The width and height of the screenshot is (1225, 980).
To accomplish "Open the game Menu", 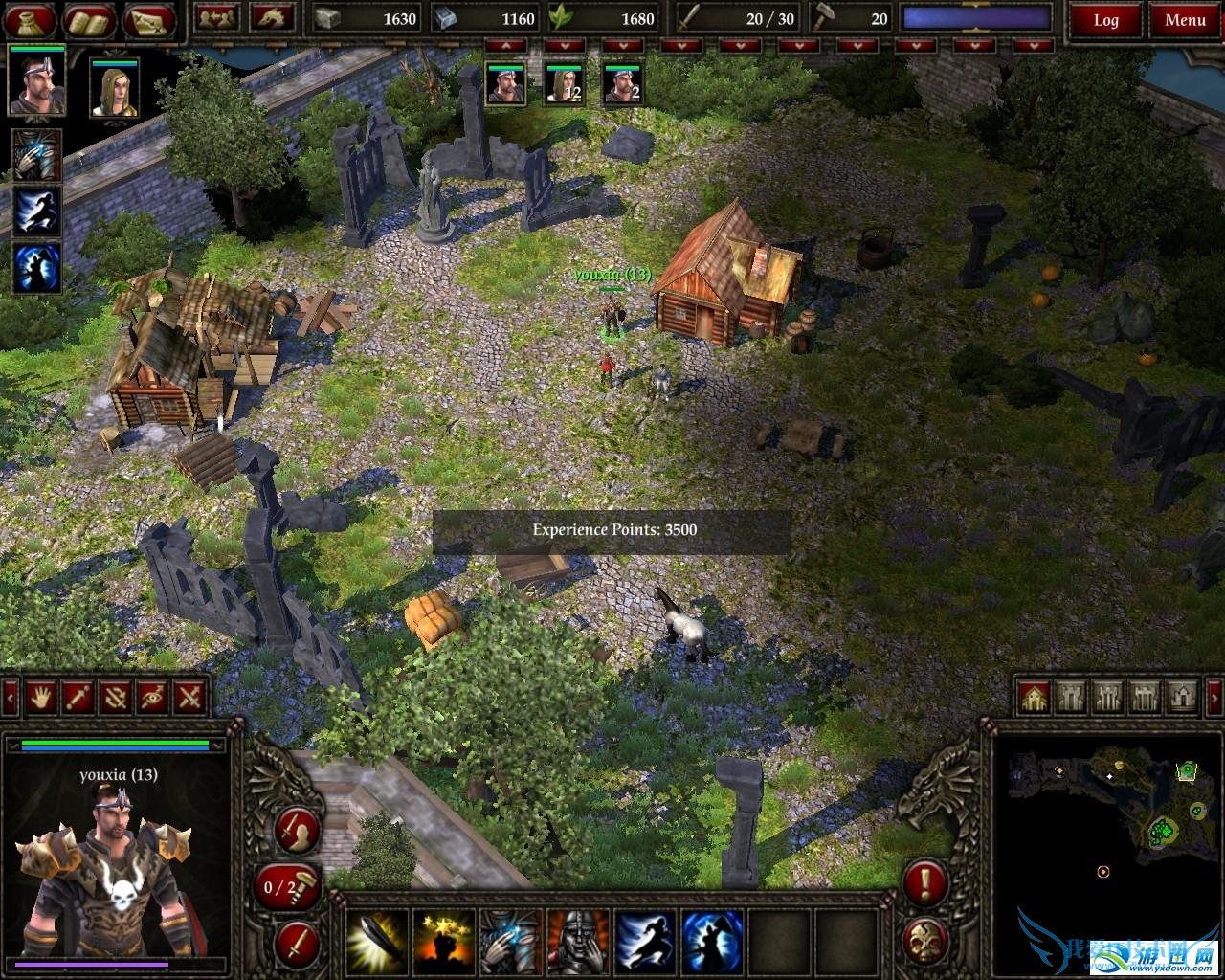I will pyautogui.click(x=1185, y=20).
